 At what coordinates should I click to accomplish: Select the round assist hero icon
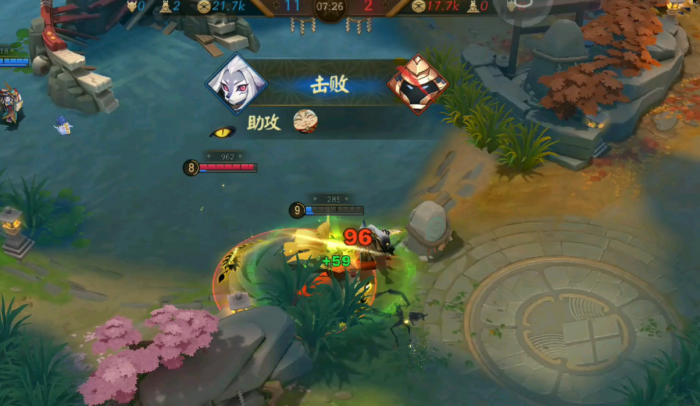(x=305, y=122)
